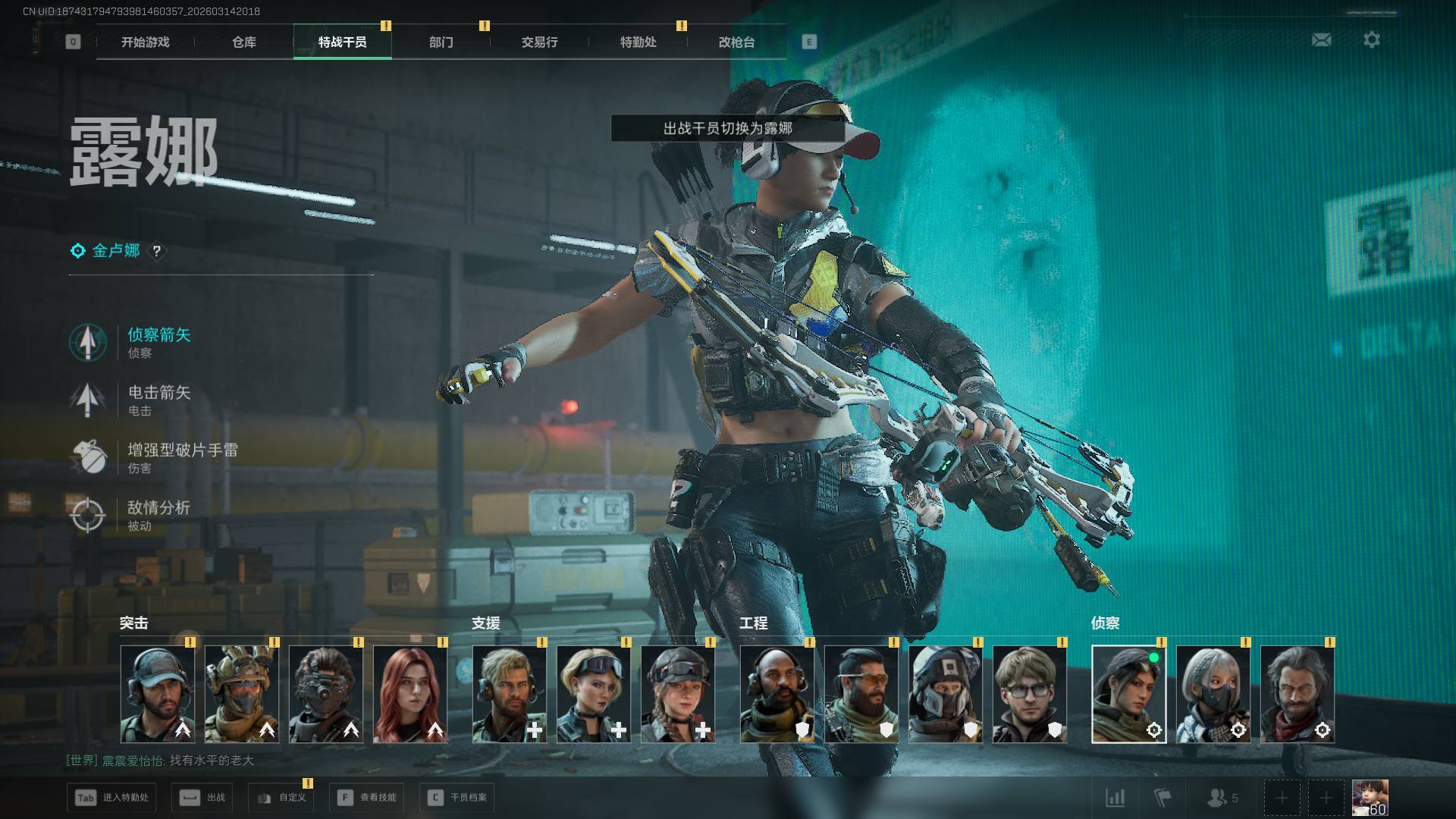Viewport: 1456px width, 819px height.
Task: Open the friends list icon
Action: coord(1222,798)
